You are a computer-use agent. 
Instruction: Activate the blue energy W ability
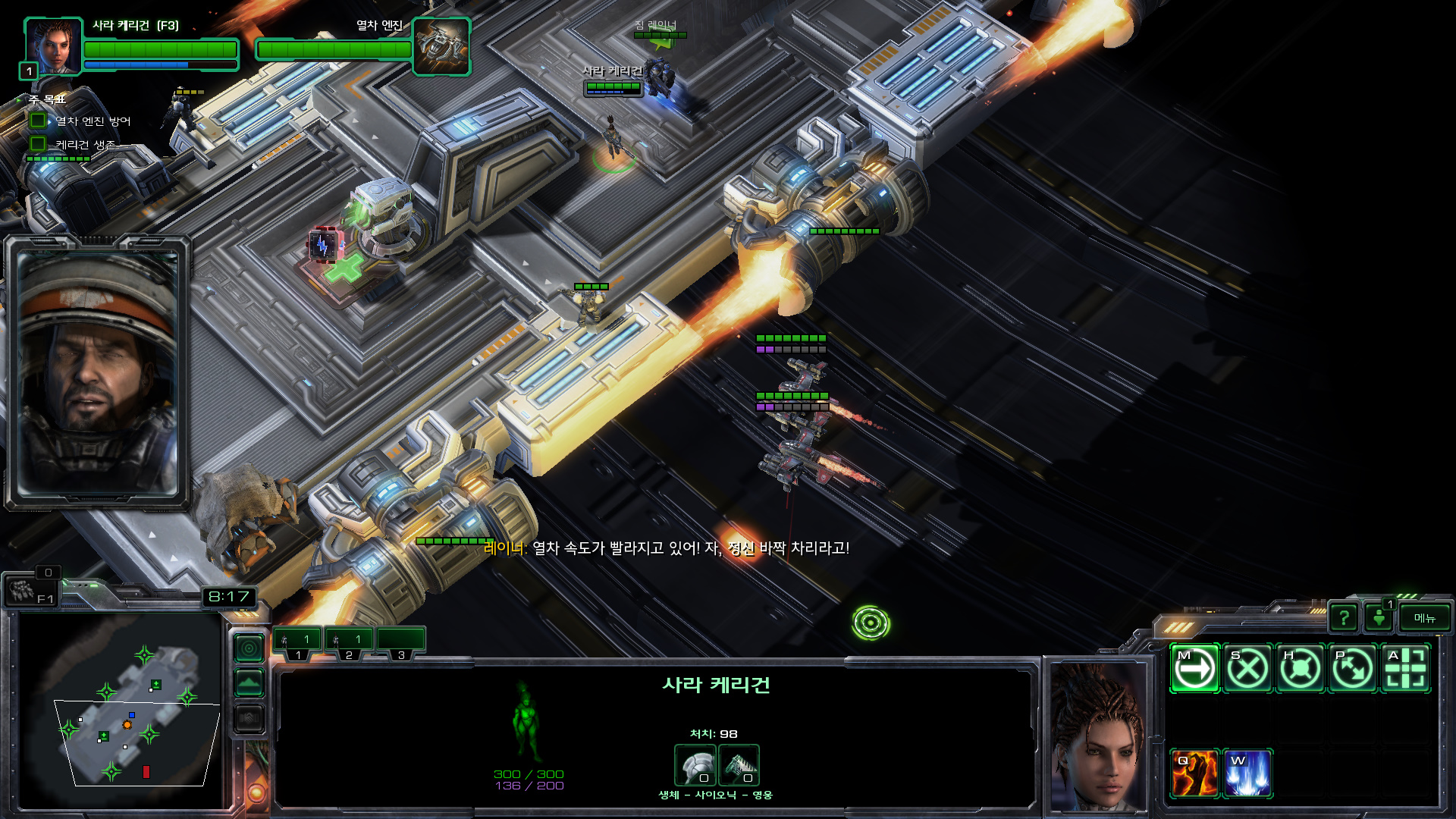[x=1247, y=773]
